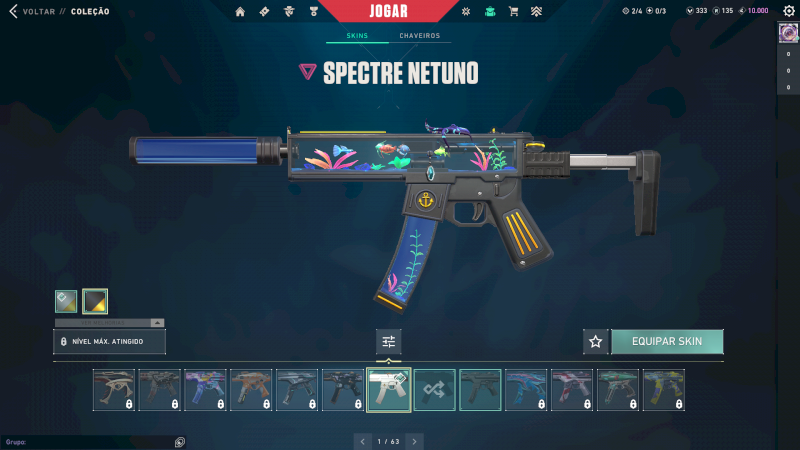This screenshot has width=800, height=450.
Task: Select the highlighted white Spectre skin thumbnail
Action: [x=389, y=390]
